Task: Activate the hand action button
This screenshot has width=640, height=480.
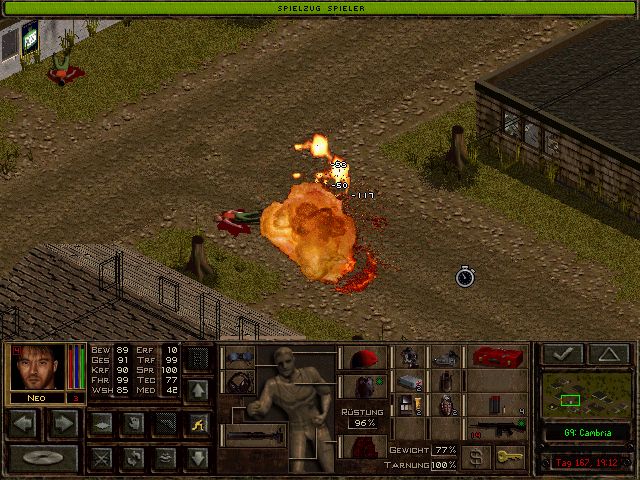Action: click(x=133, y=424)
